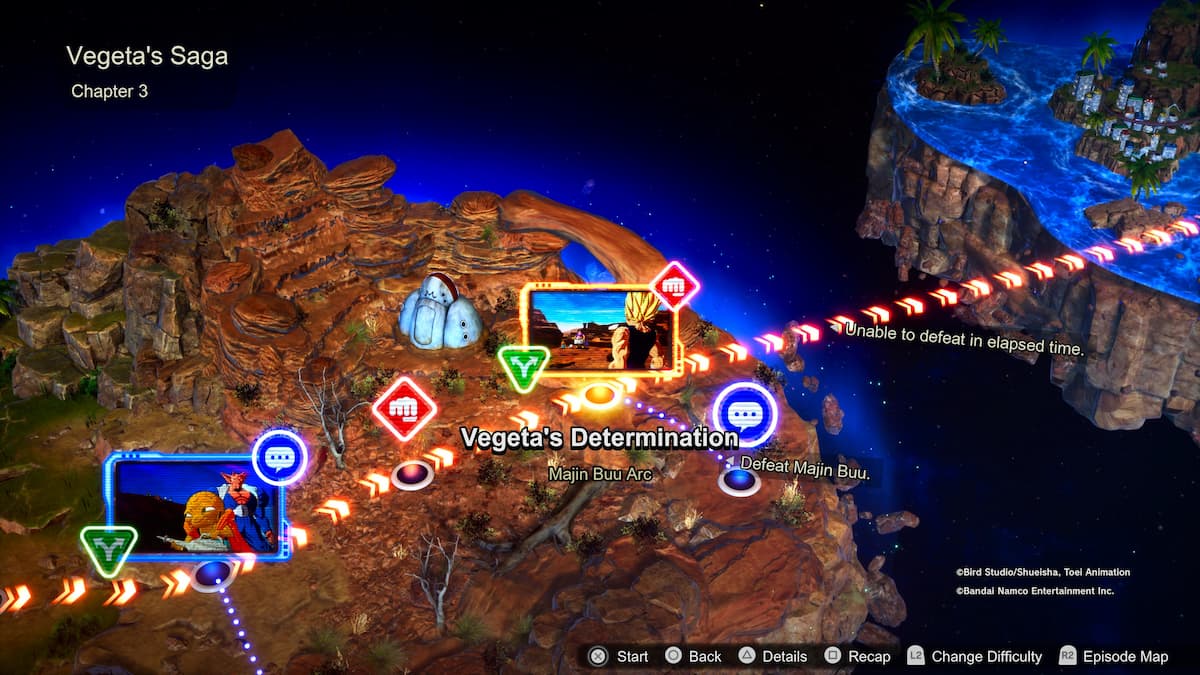The width and height of the screenshot is (1200, 675).
Task: Choose the standalone red fist battle node
Action: [x=404, y=409]
